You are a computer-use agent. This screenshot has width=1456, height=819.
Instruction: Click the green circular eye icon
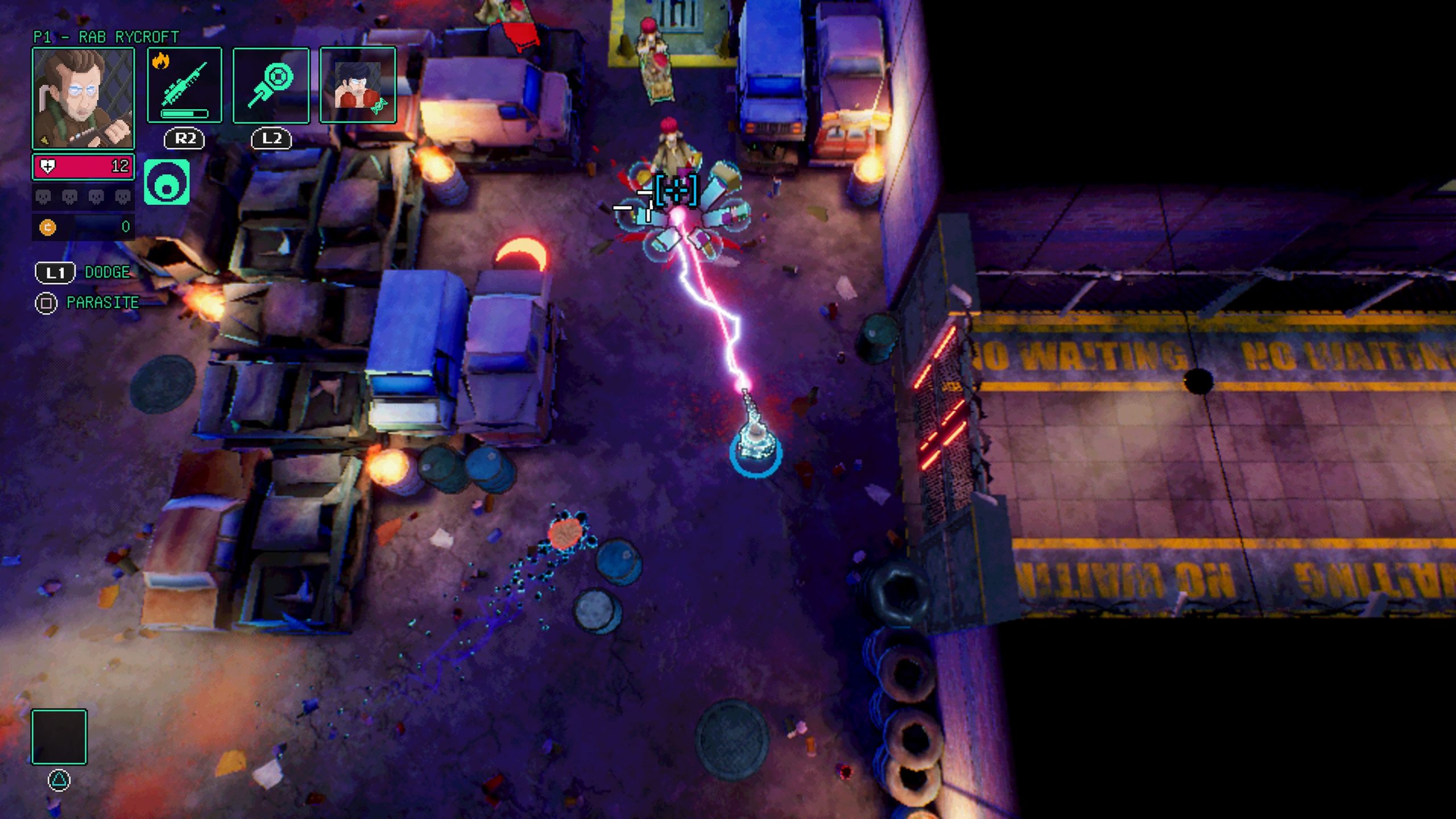pos(167,182)
